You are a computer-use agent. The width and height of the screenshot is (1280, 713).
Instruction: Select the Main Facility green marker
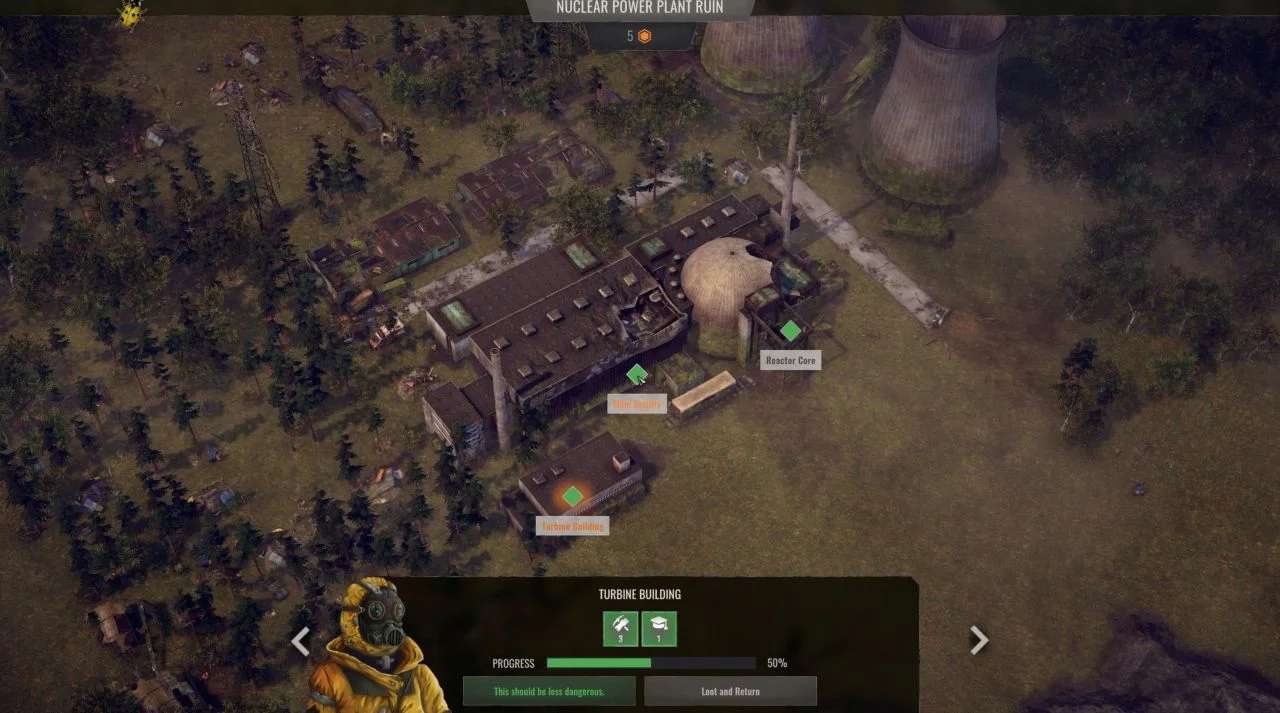point(637,375)
